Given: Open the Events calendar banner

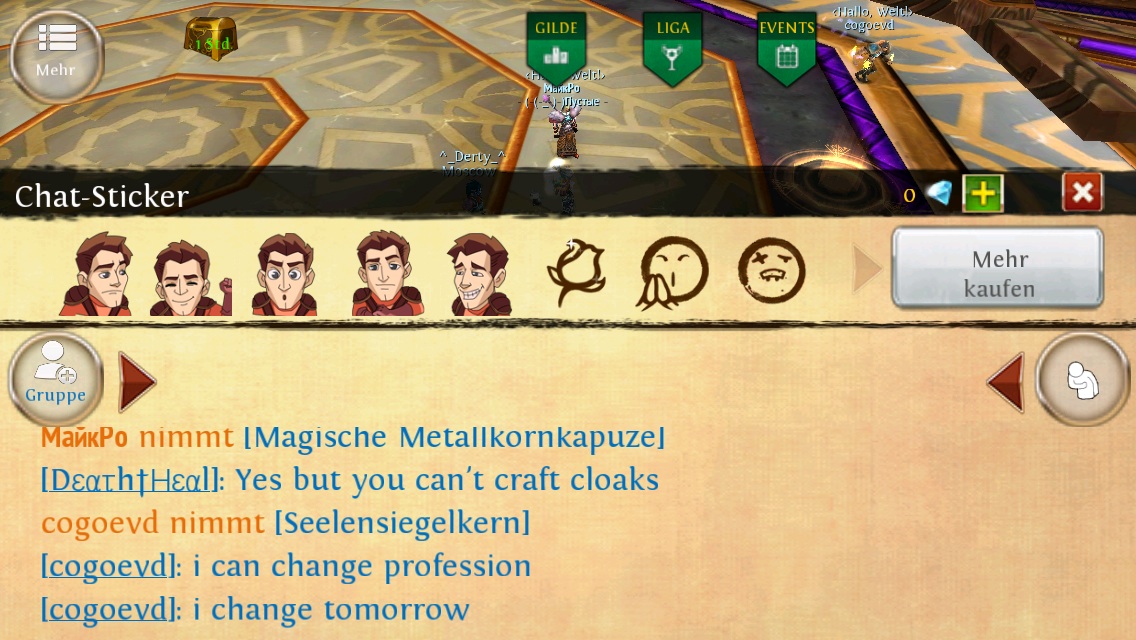Looking at the screenshot, I should pyautogui.click(x=786, y=47).
